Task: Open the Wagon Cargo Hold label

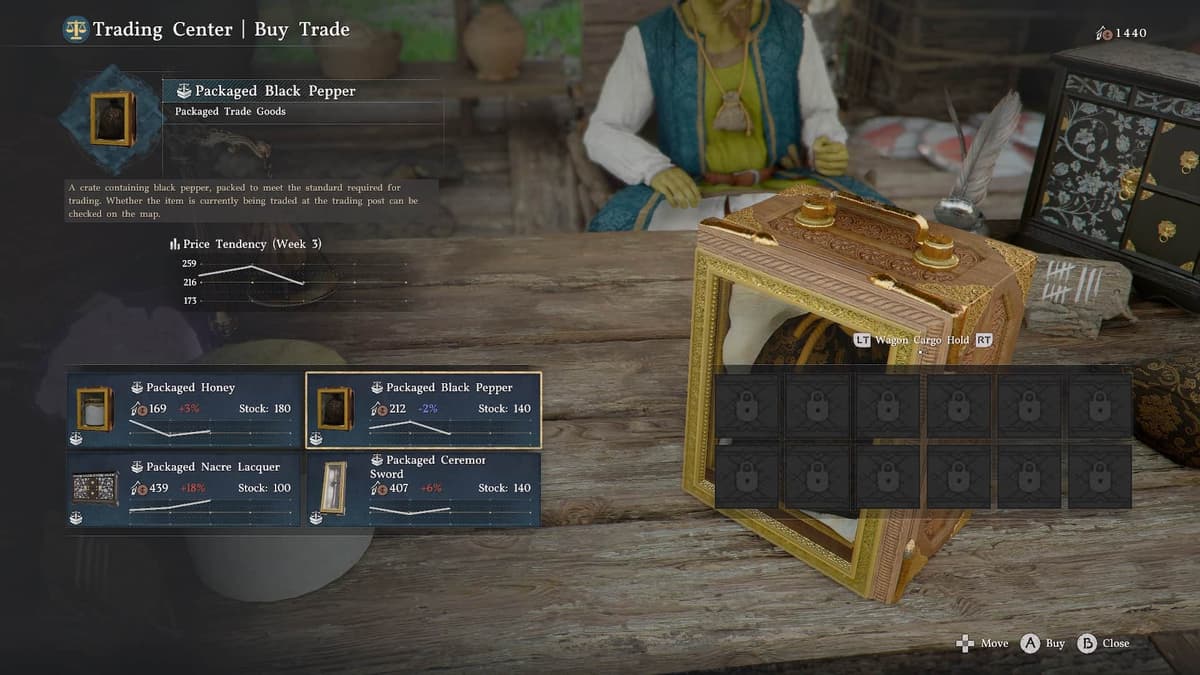Action: 923,340
